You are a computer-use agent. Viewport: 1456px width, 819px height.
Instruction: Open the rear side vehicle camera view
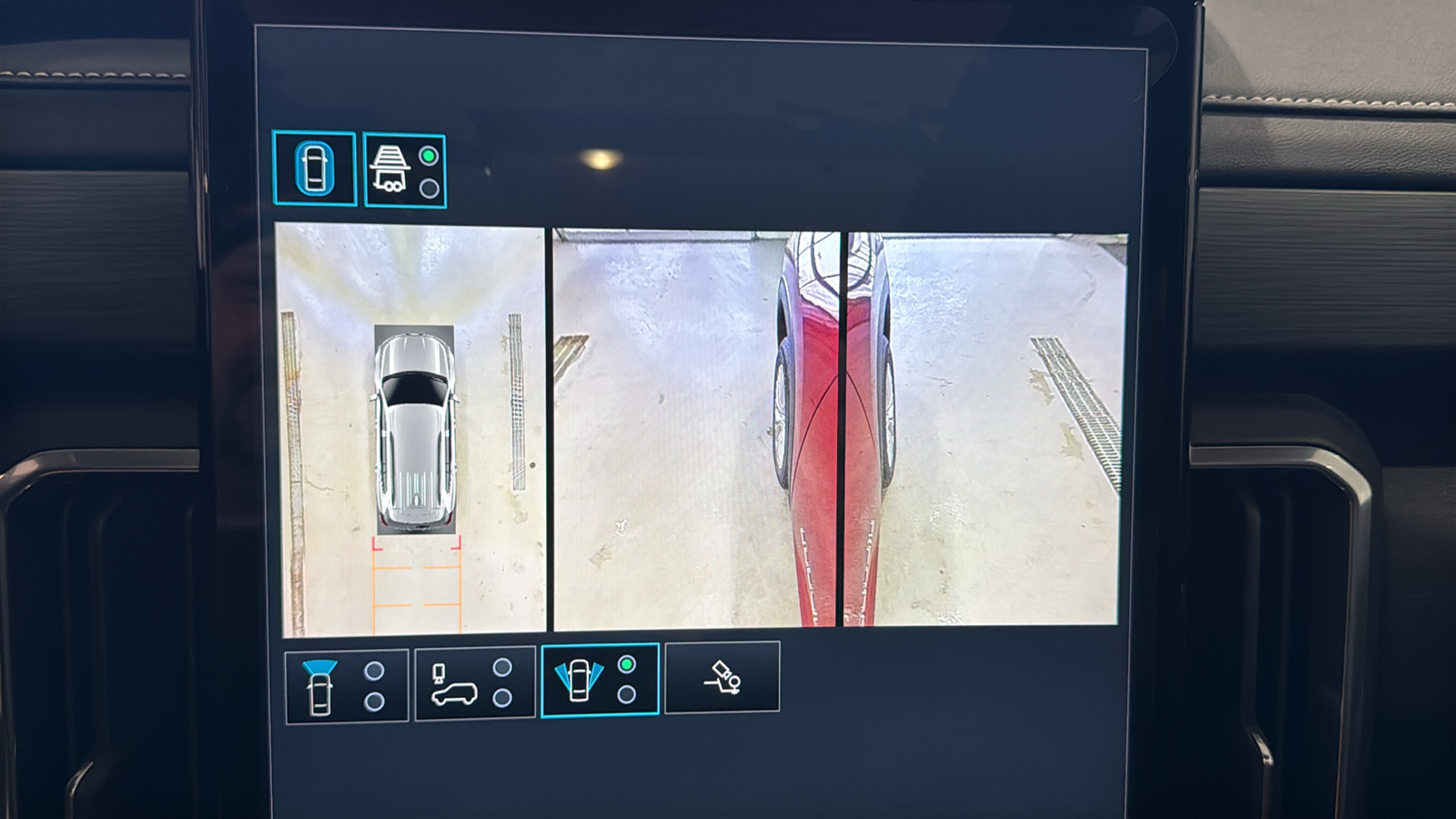point(474,683)
